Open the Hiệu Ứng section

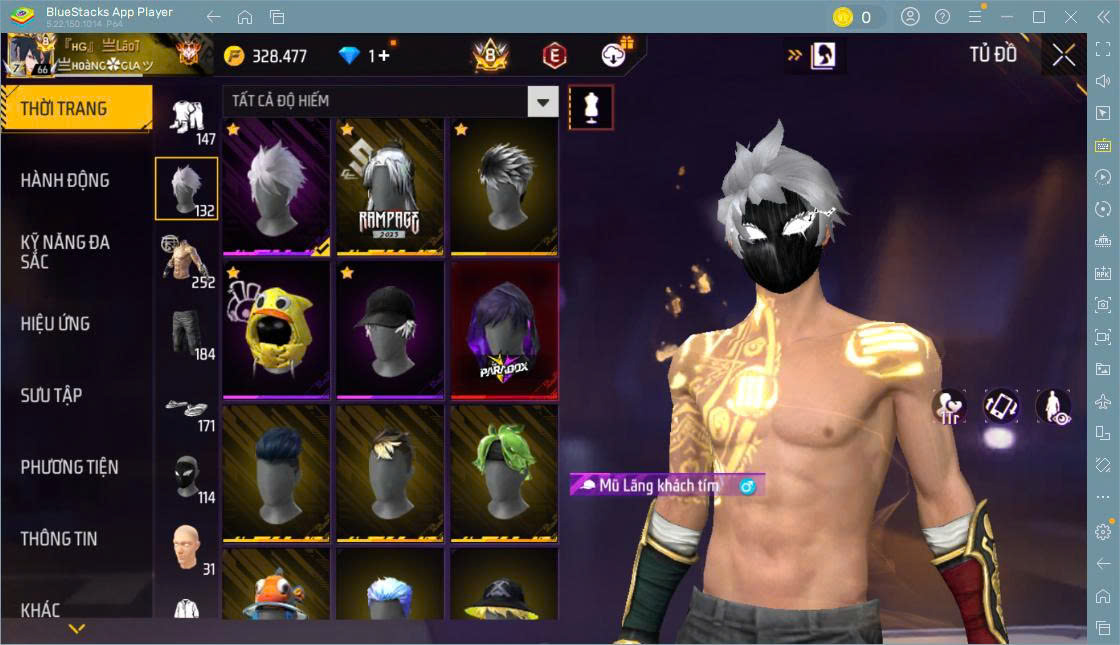(x=56, y=324)
